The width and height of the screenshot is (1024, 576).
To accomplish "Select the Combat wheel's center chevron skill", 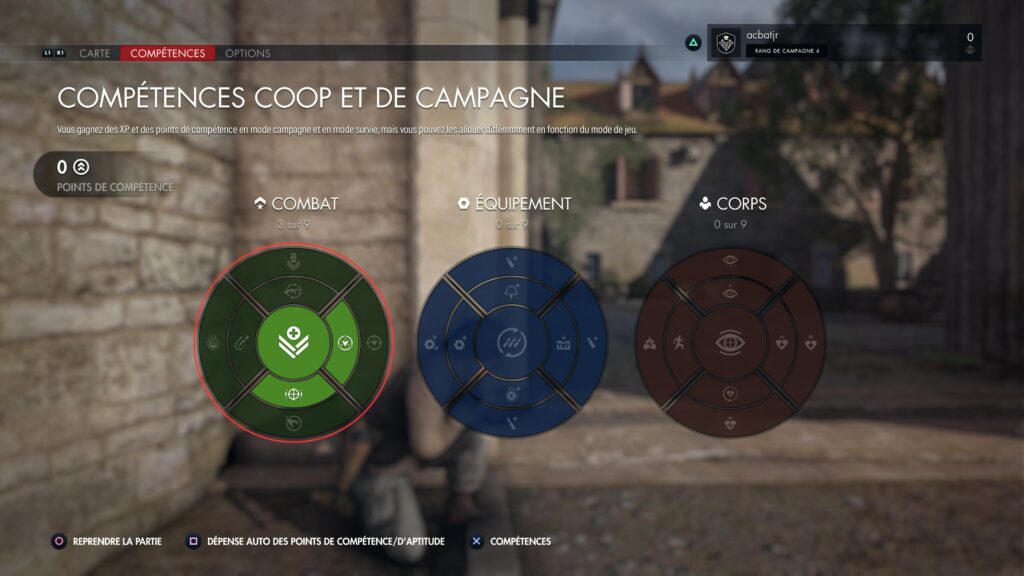I will pyautogui.click(x=293, y=343).
